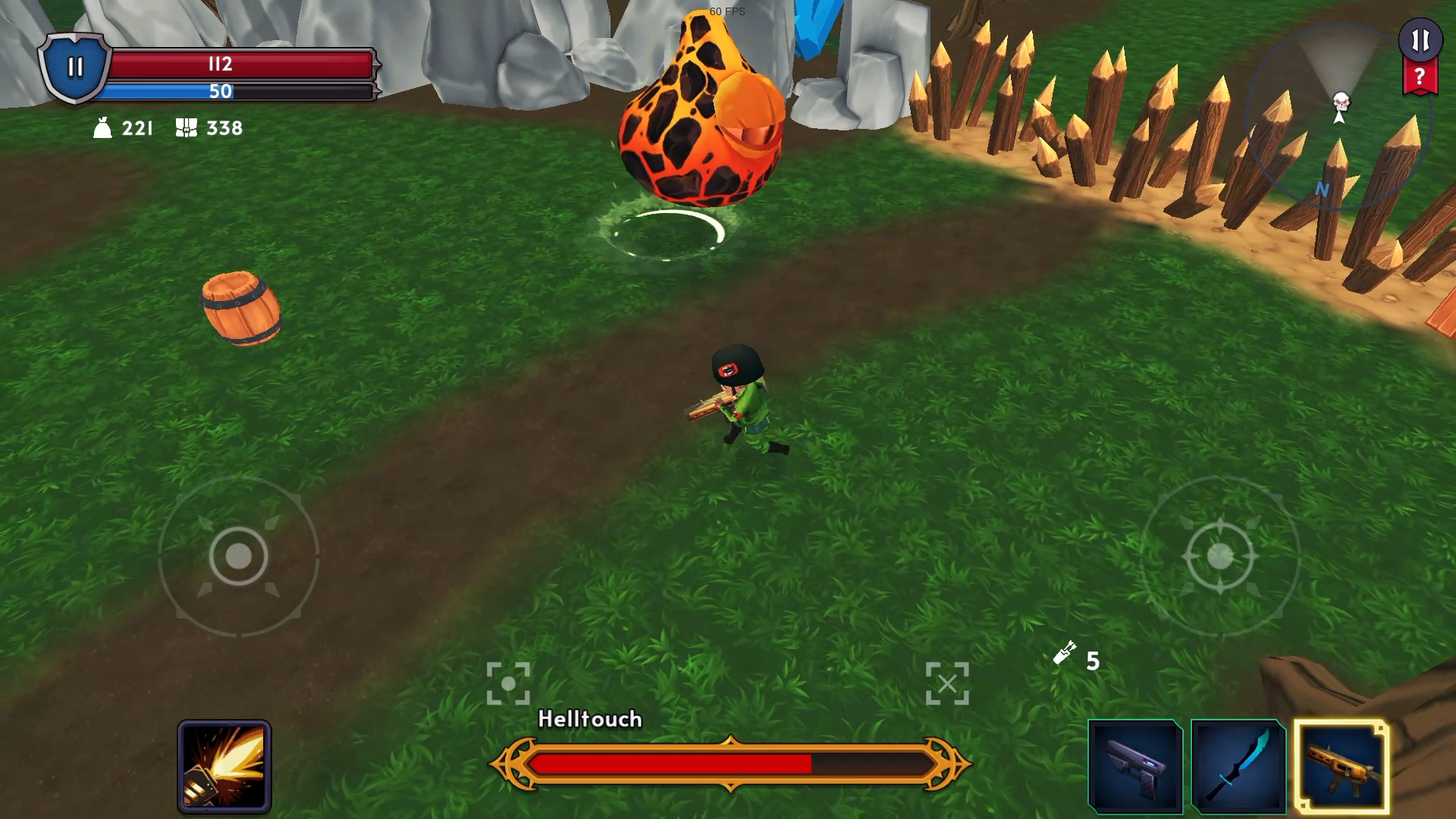Tap the pause button beside the health bar
The image size is (1456, 819).
(x=74, y=67)
